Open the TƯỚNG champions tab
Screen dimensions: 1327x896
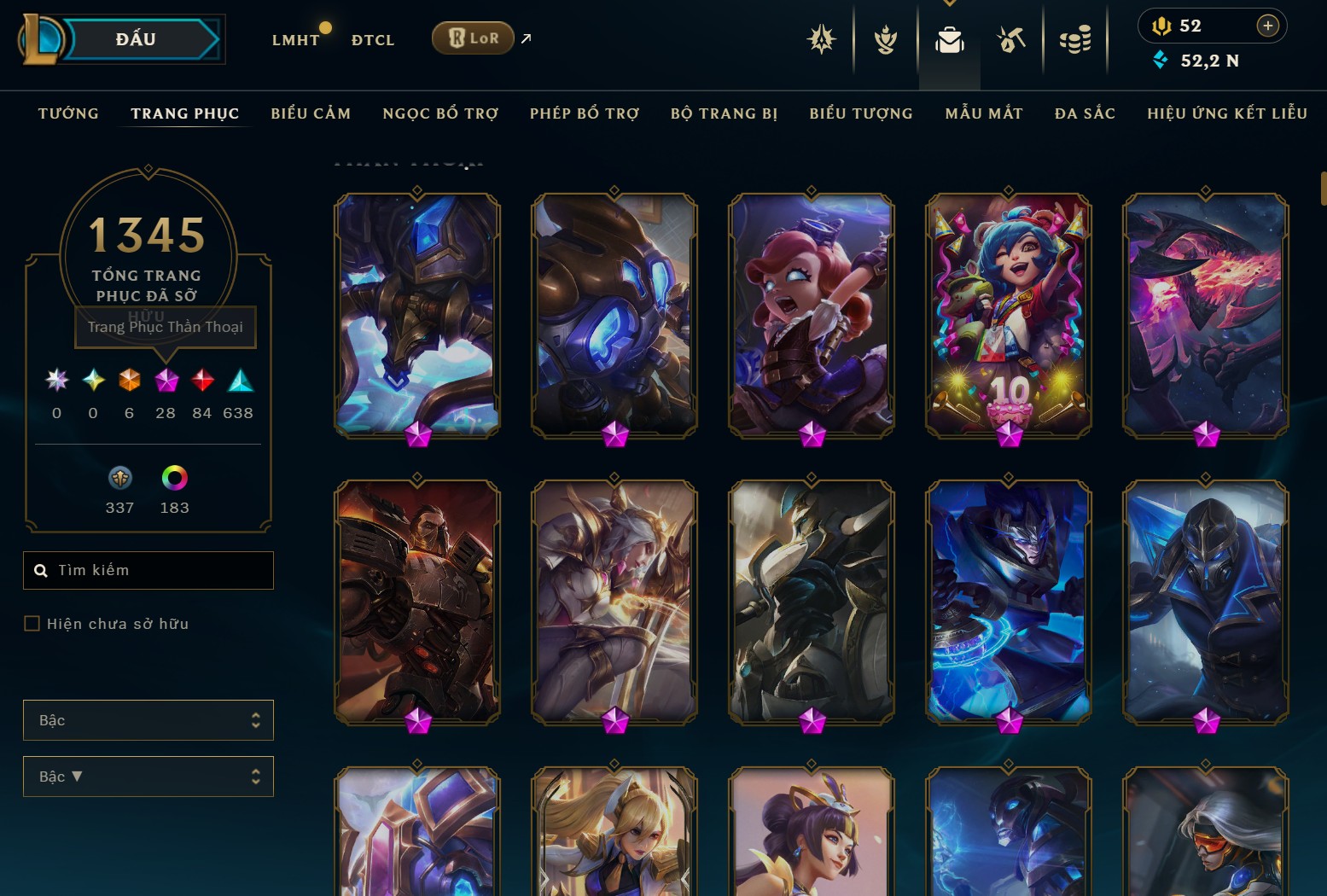[x=68, y=113]
